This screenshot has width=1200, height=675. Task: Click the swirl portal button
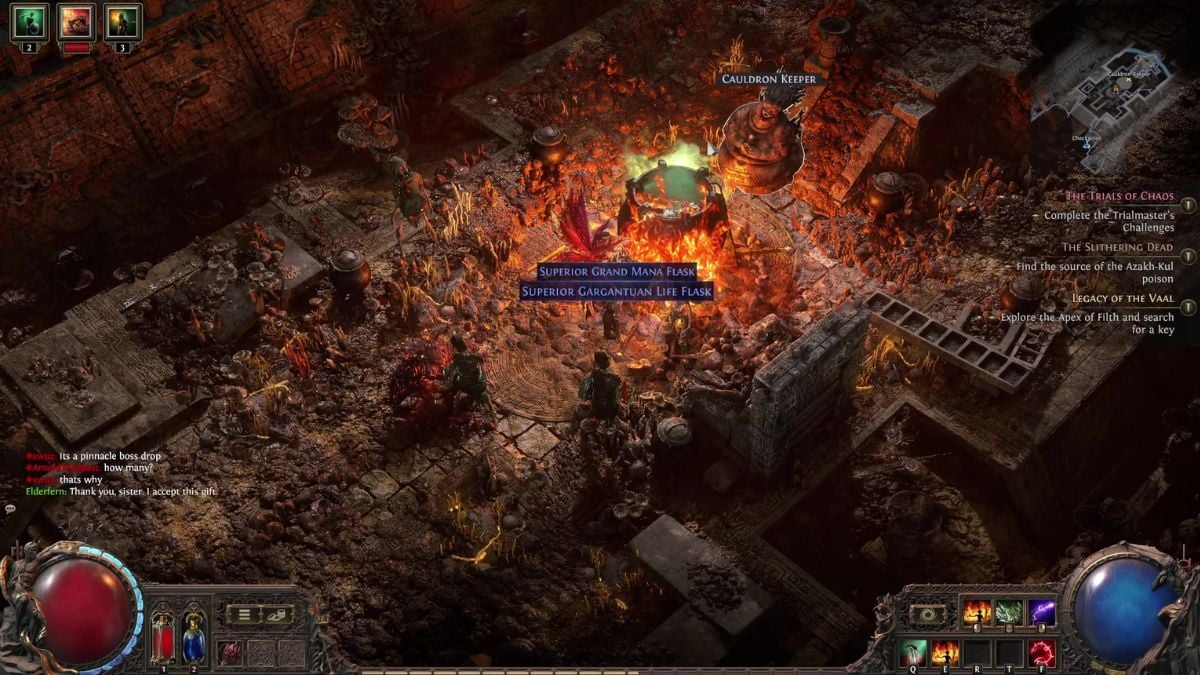(927, 614)
